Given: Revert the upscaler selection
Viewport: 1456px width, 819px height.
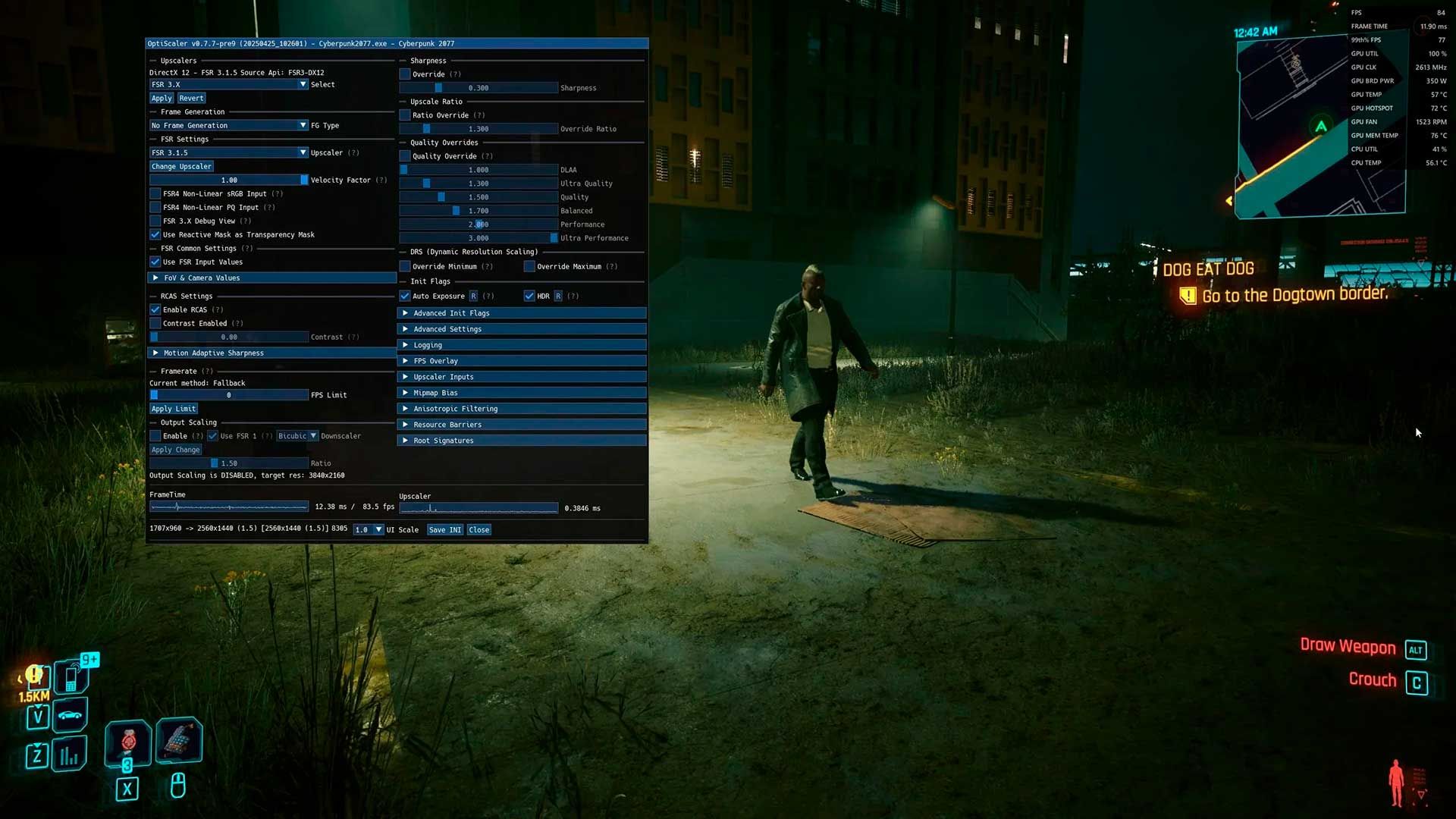Looking at the screenshot, I should [x=191, y=99].
